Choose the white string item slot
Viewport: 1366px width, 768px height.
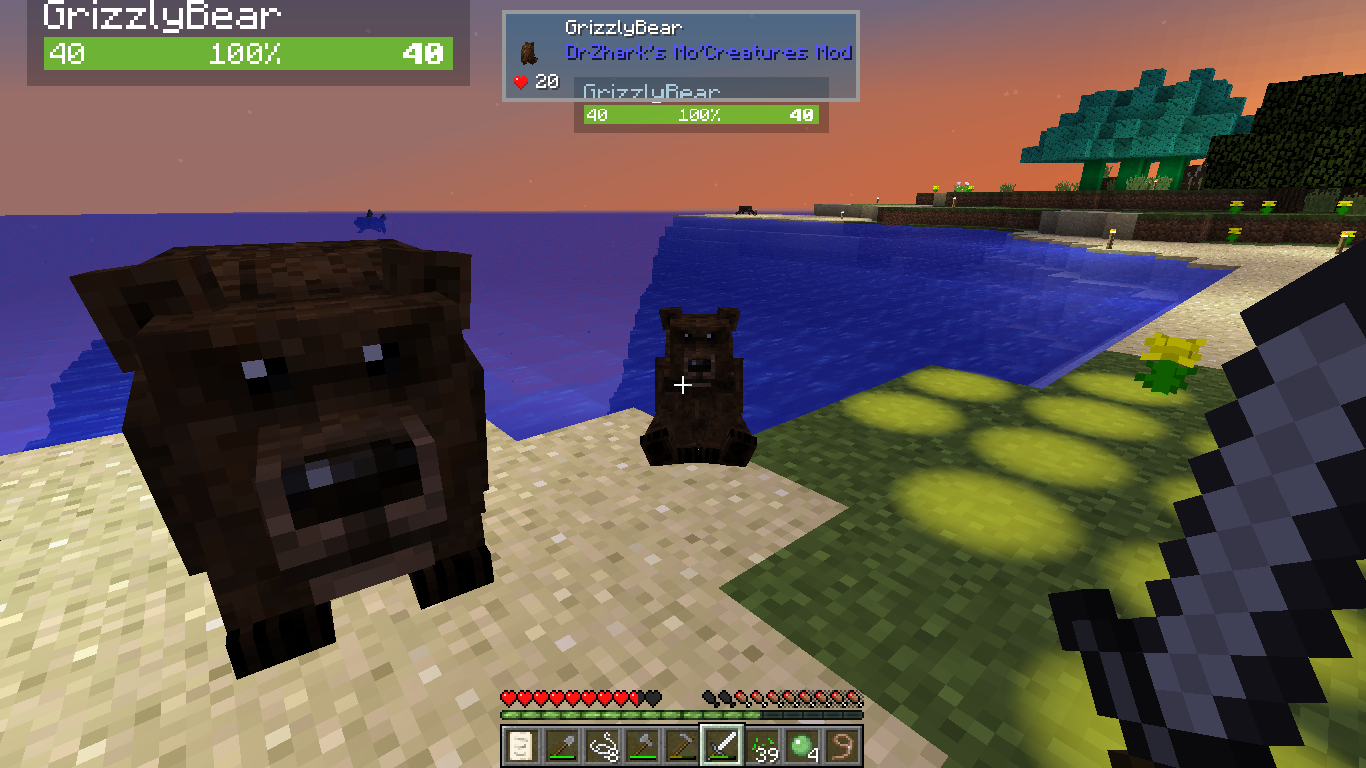(601, 745)
